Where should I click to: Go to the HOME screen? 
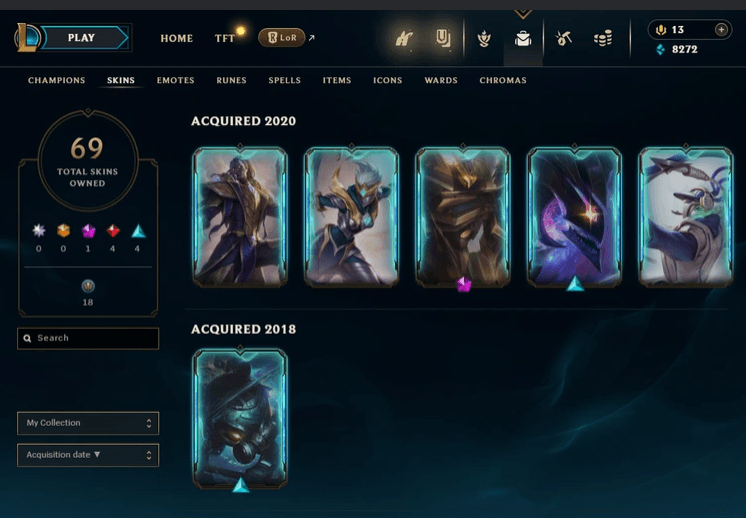[x=177, y=39]
